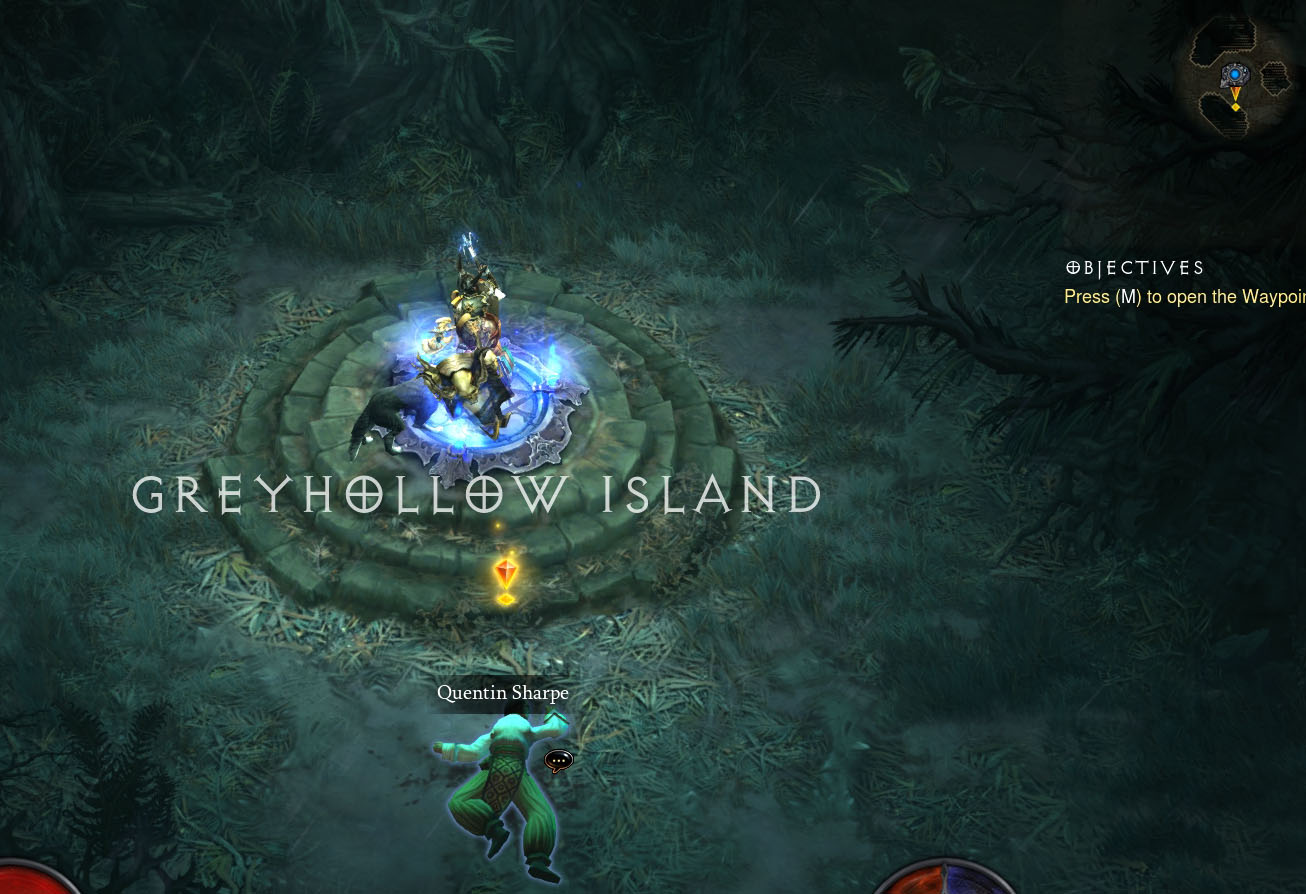Open the minimap in the corner
This screenshot has height=894, width=1306.
point(1239,77)
